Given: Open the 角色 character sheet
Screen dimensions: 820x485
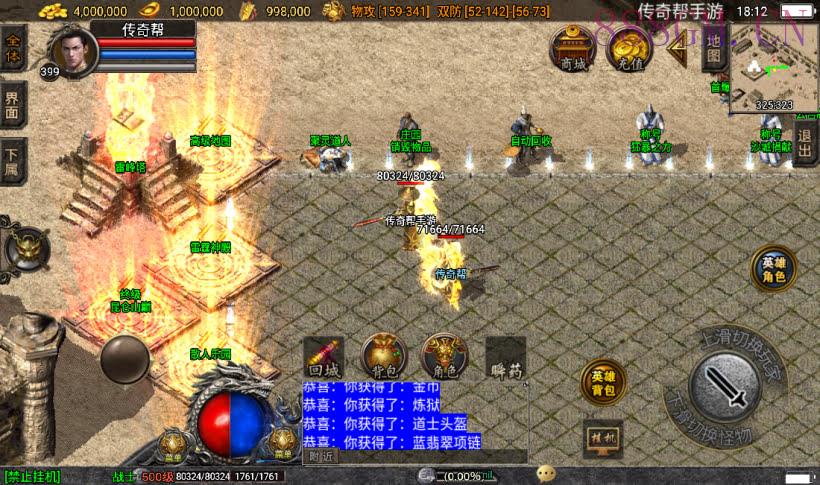Looking at the screenshot, I should click(x=444, y=355).
